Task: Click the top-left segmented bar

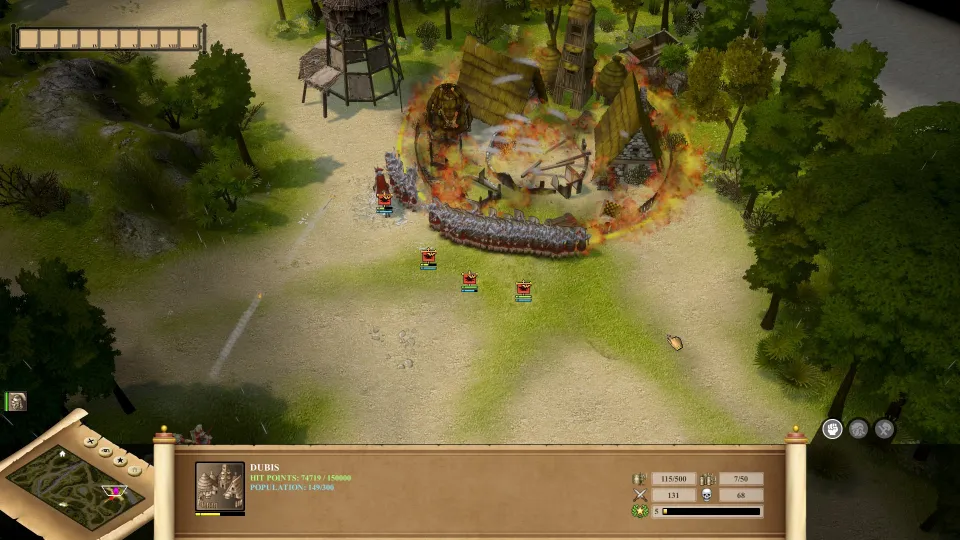Action: [x=108, y=39]
